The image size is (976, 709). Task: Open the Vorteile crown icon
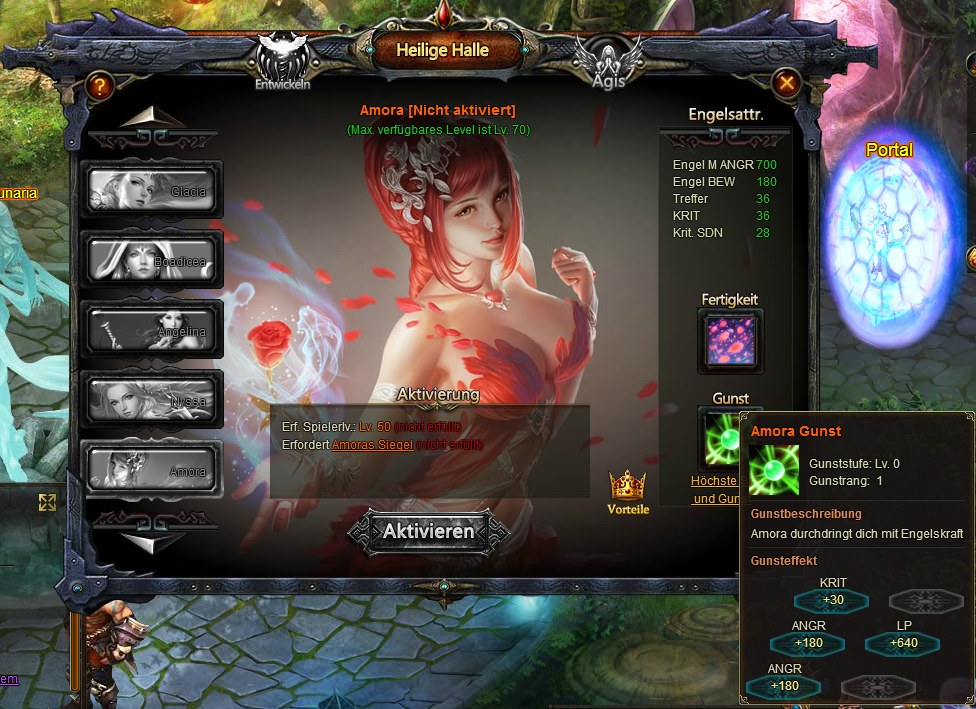tap(628, 489)
